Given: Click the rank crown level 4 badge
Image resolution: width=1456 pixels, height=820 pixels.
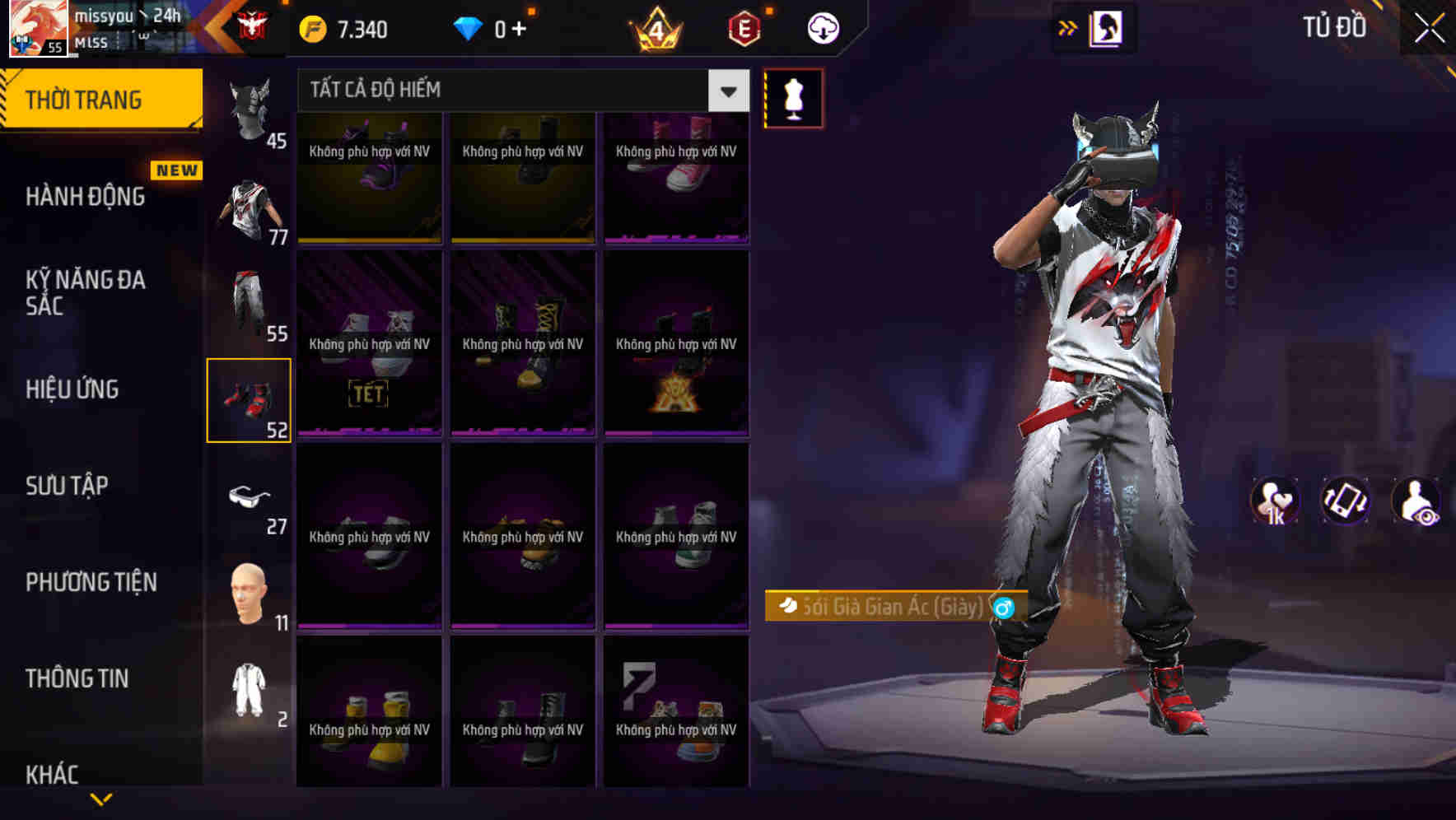Looking at the screenshot, I should tap(660, 27).
